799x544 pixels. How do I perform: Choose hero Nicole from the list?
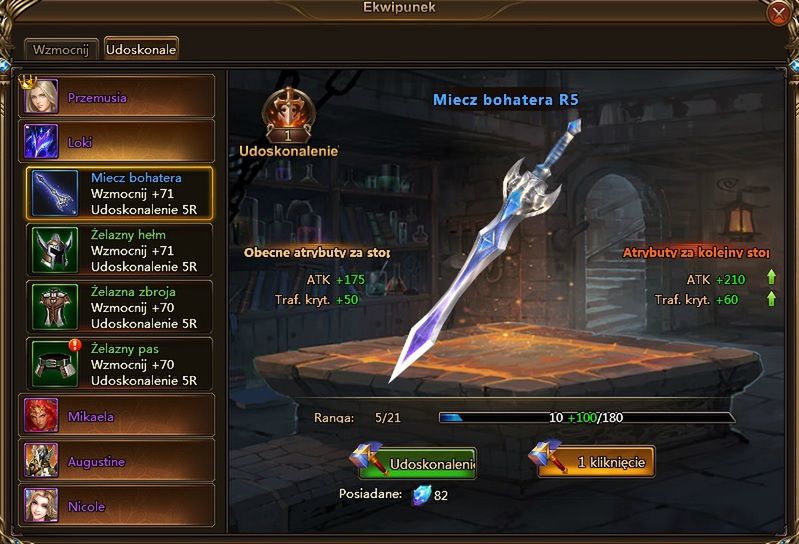118,506
